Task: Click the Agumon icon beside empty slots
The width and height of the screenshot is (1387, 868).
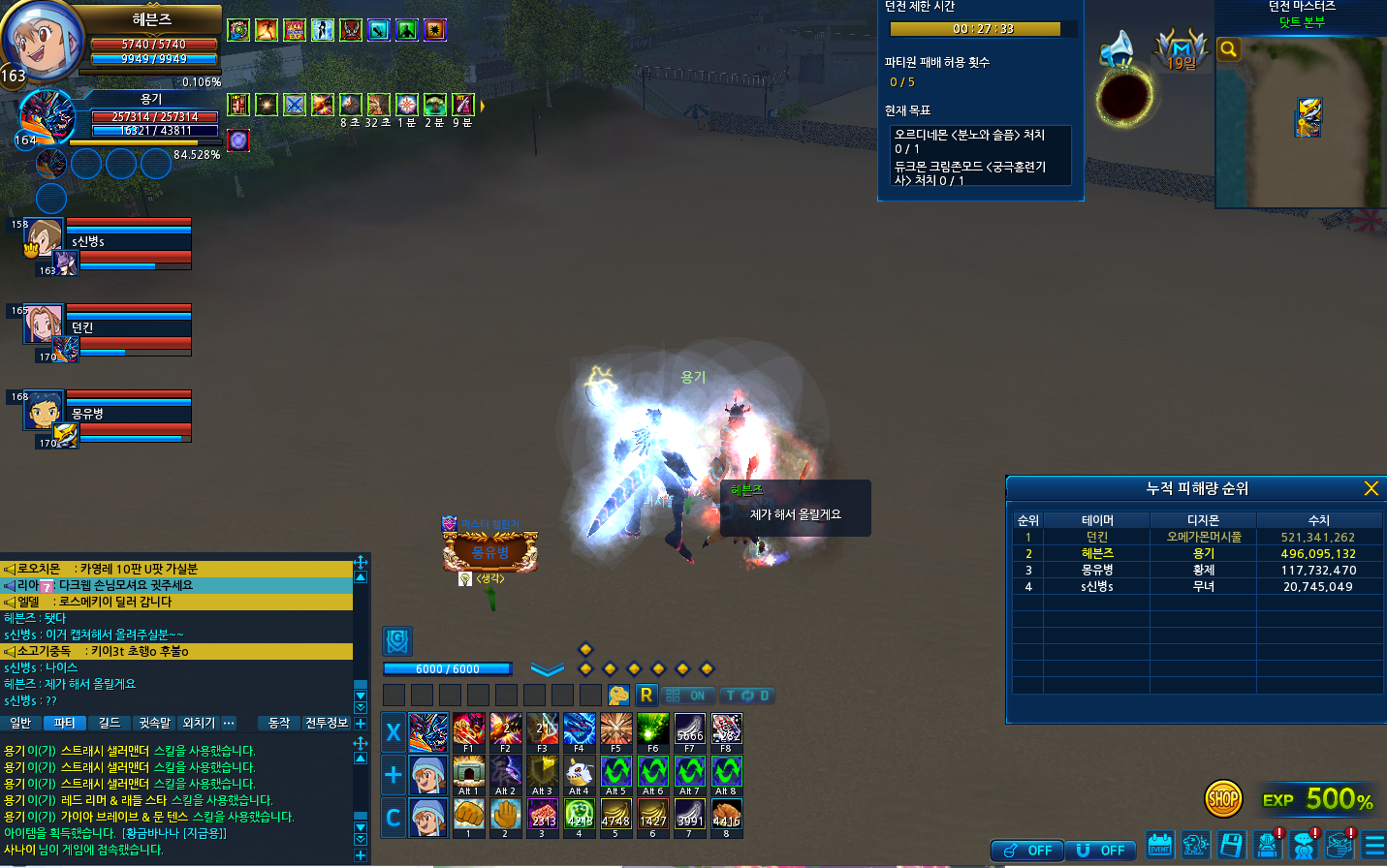Action: point(618,695)
